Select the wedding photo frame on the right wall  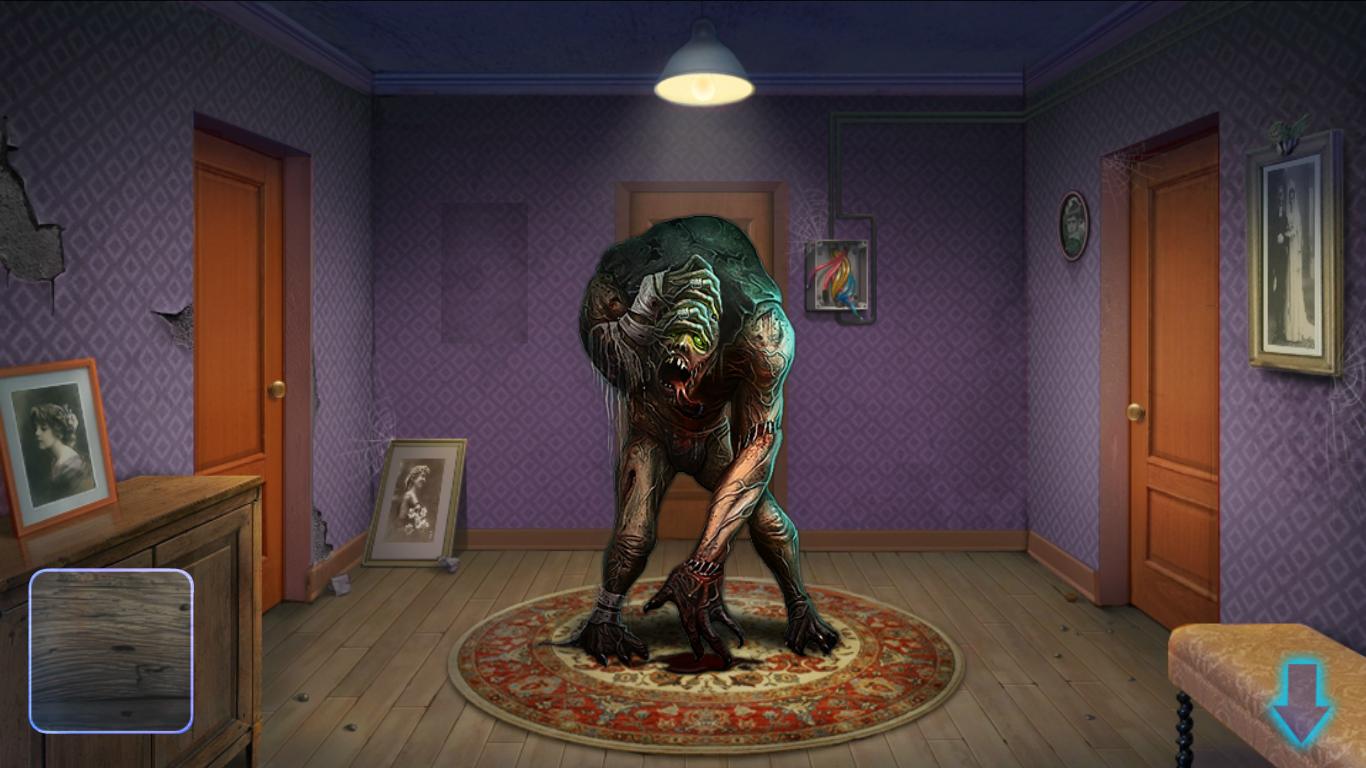tap(1291, 255)
